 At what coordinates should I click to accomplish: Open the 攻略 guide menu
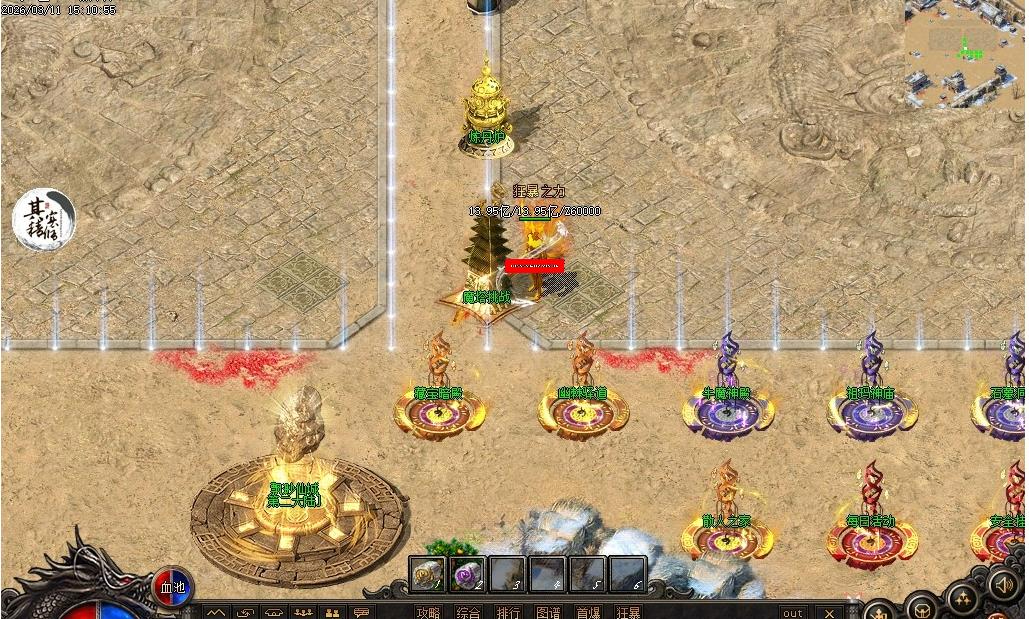(428, 612)
